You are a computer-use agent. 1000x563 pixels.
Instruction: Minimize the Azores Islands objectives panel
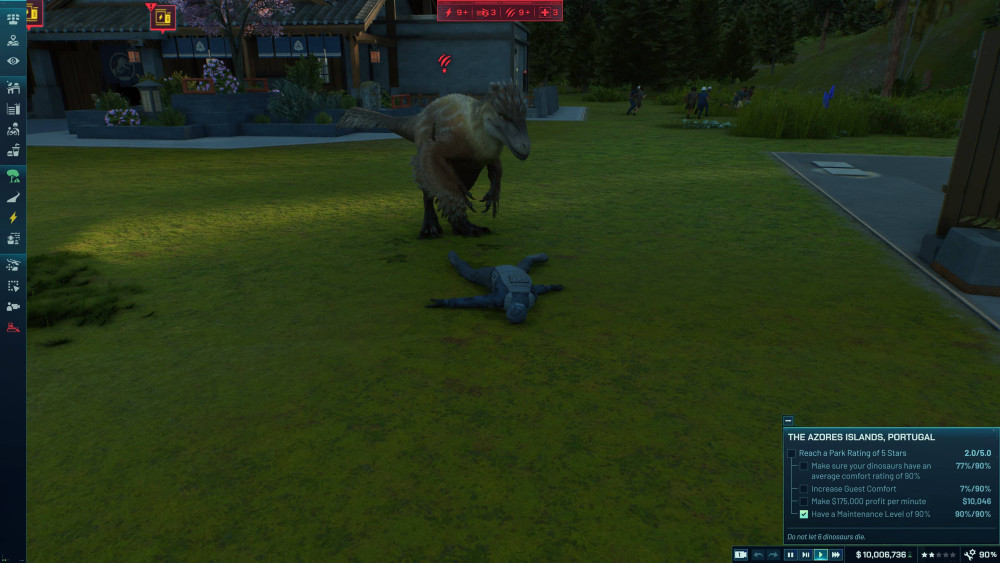[x=788, y=421]
